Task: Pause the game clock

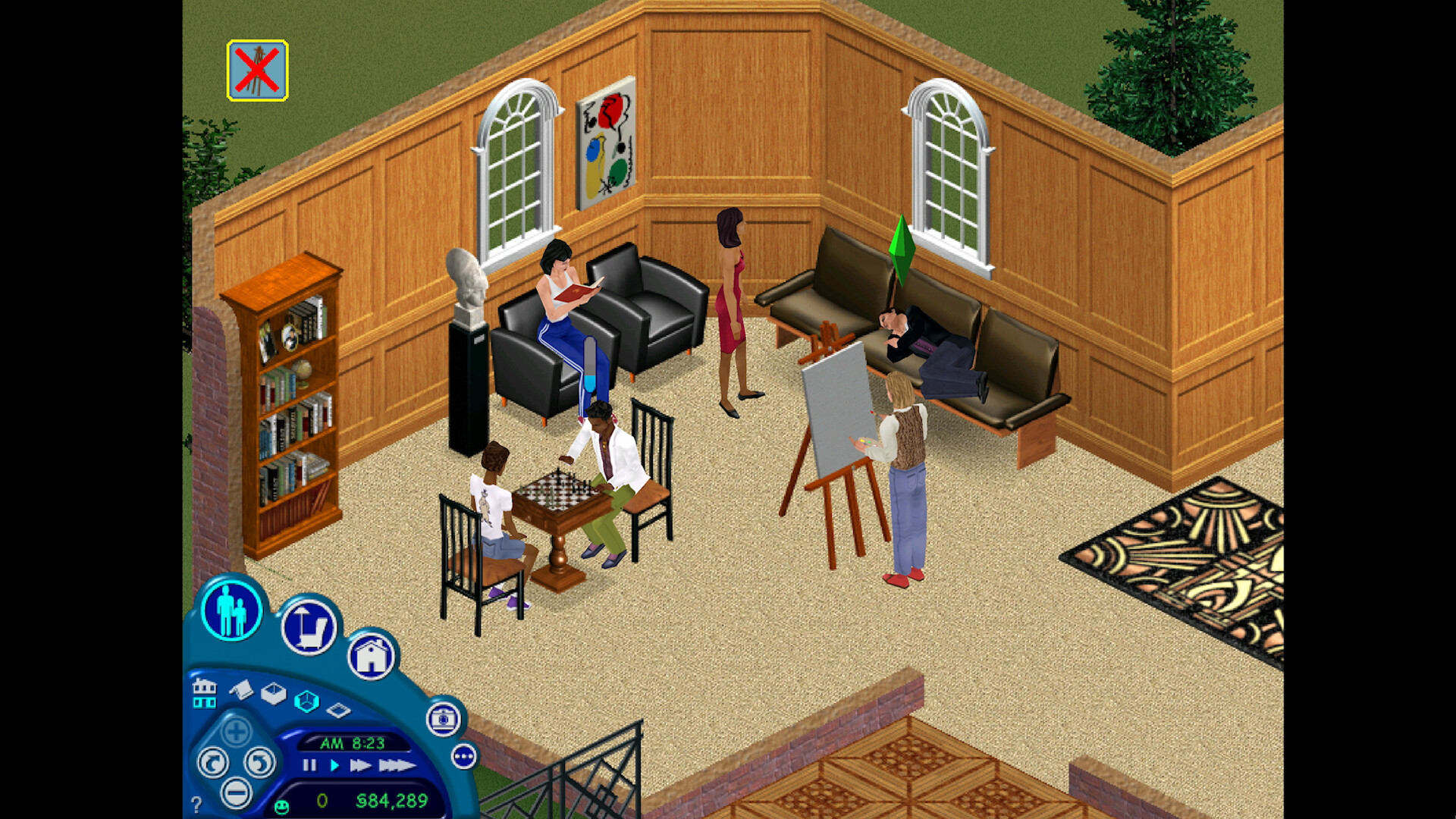Action: (x=309, y=764)
